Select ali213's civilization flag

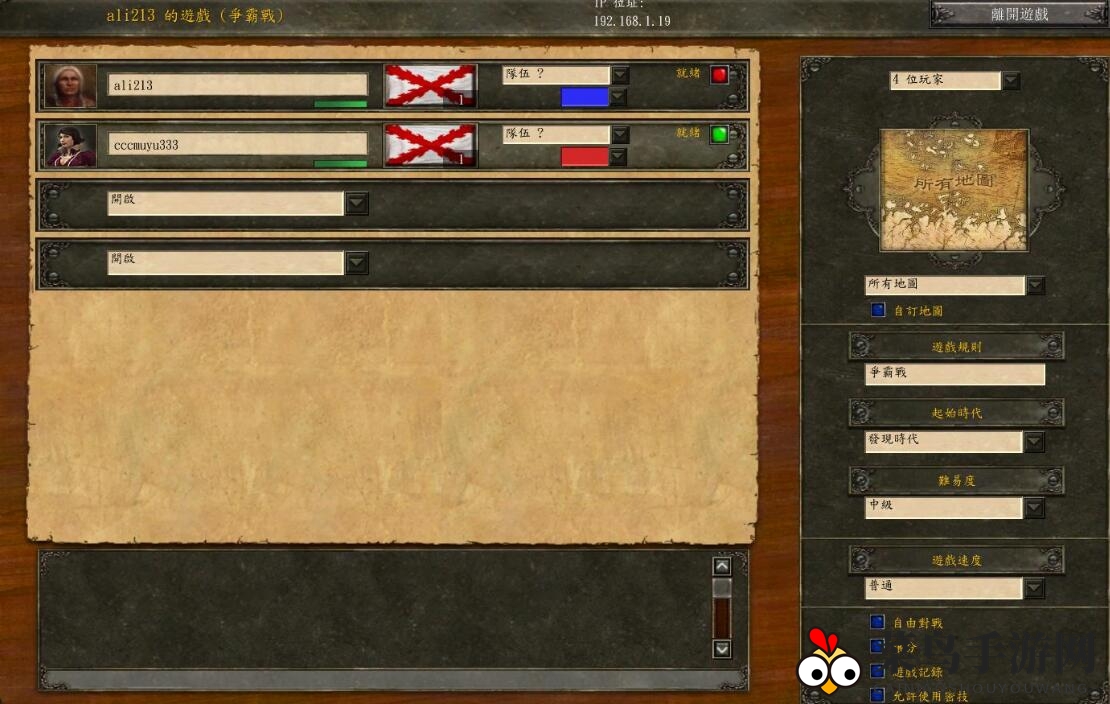pyautogui.click(x=430, y=86)
